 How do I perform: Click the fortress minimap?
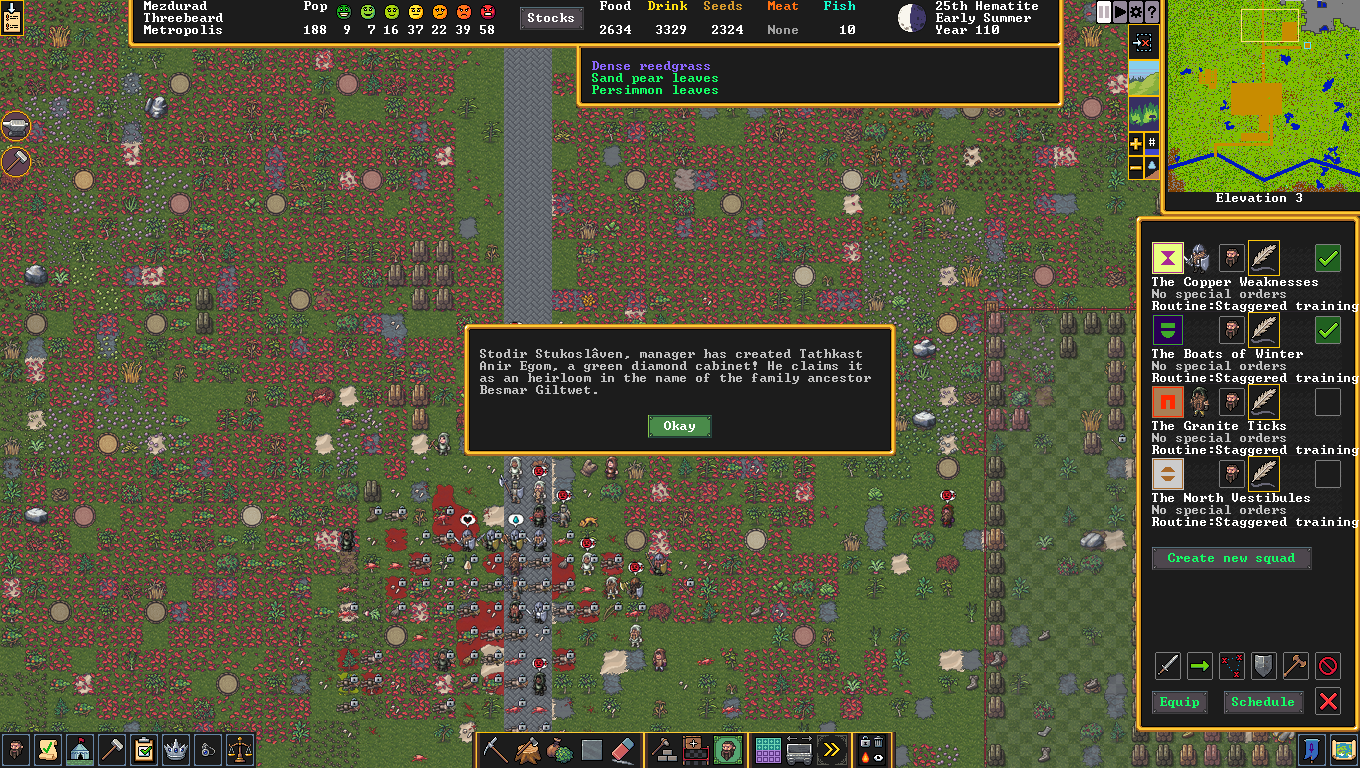(1262, 95)
